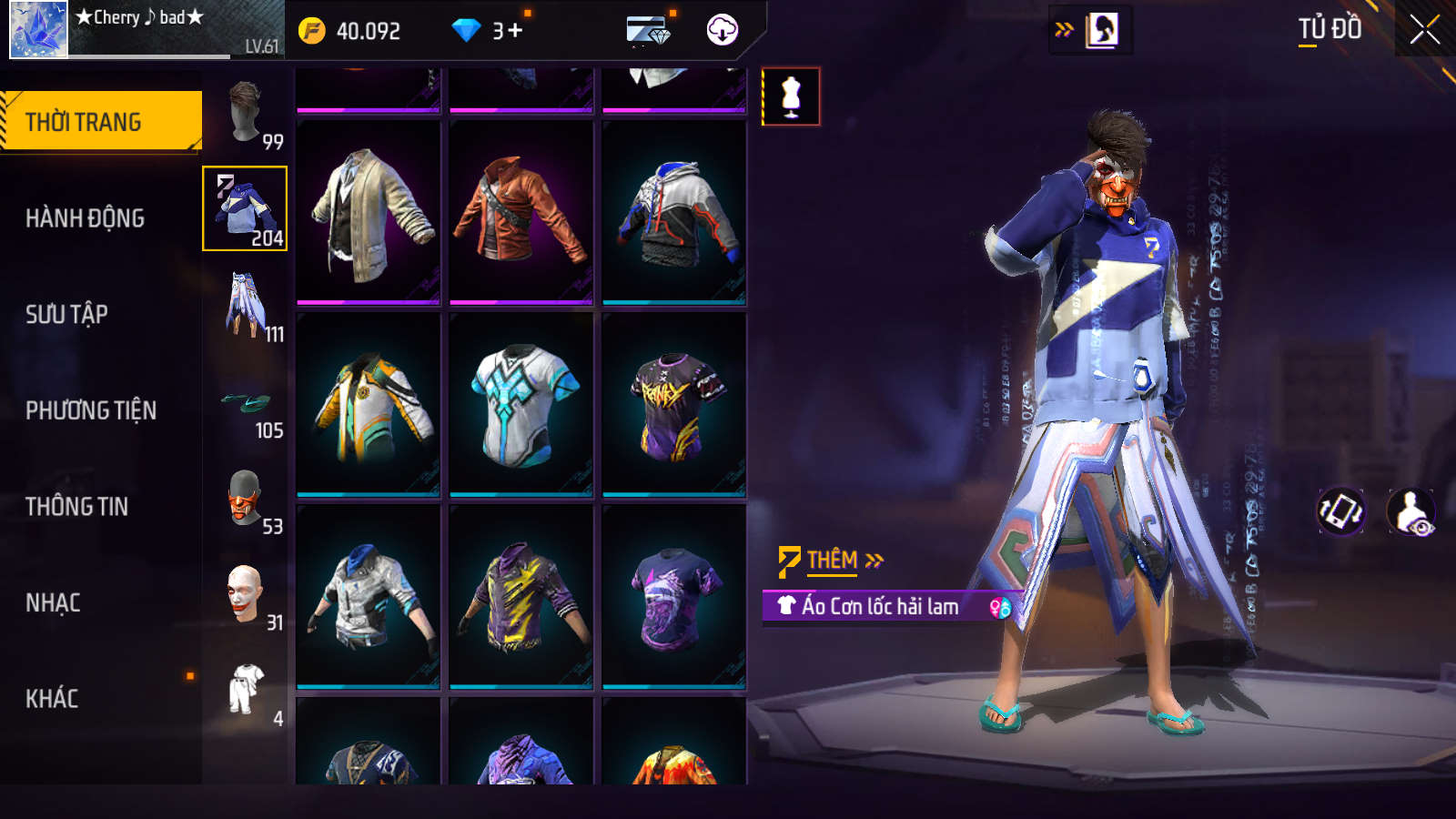The height and width of the screenshot is (819, 1456).
Task: Open the KHÁC other tab
Action: (x=52, y=699)
